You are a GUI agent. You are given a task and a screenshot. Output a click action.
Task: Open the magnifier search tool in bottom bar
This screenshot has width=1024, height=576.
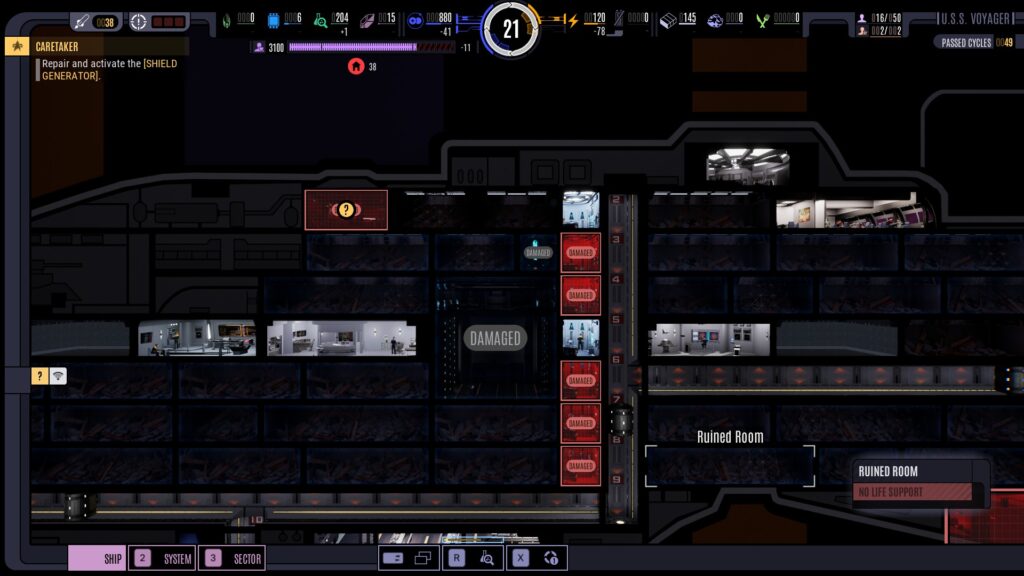click(x=487, y=559)
